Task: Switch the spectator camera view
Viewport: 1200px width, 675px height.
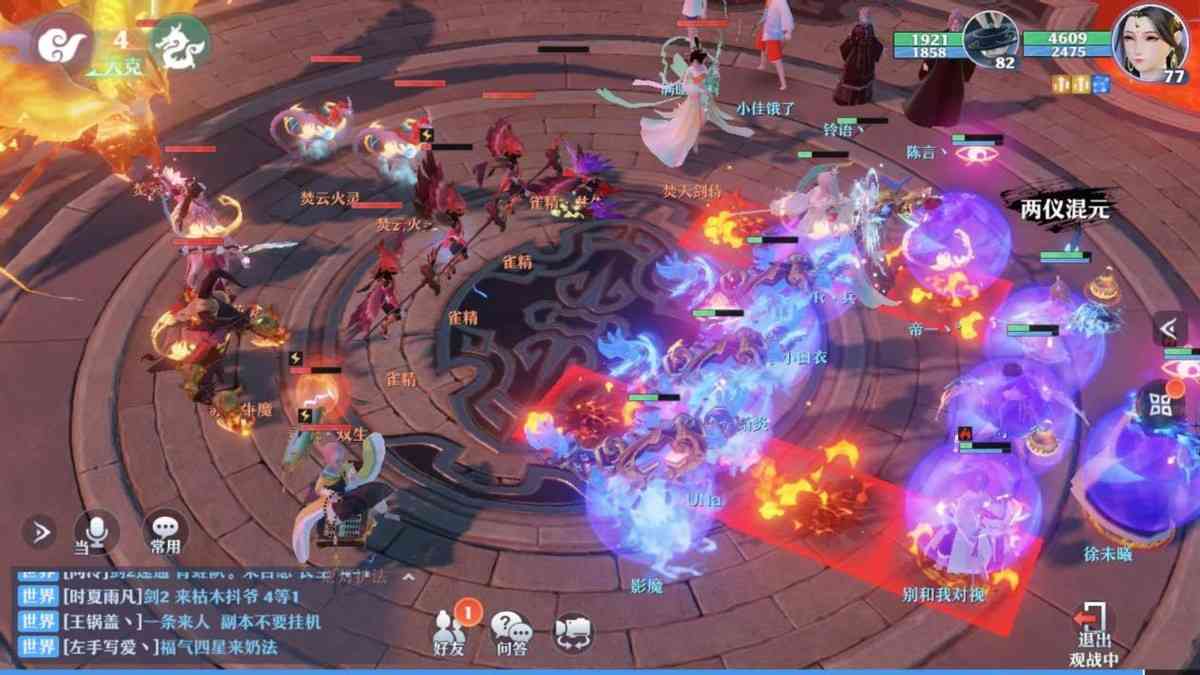Action: (573, 631)
